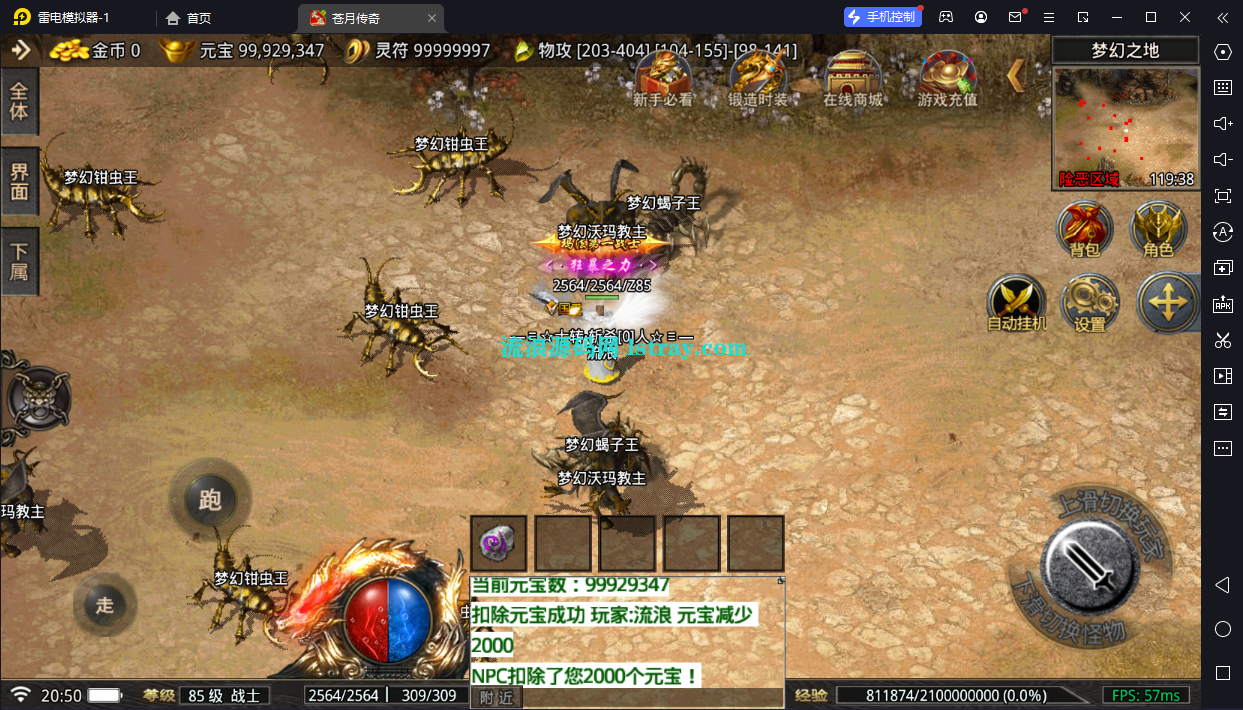Click the 梦幻之地 minimap
1243x710 pixels.
coord(1125,127)
